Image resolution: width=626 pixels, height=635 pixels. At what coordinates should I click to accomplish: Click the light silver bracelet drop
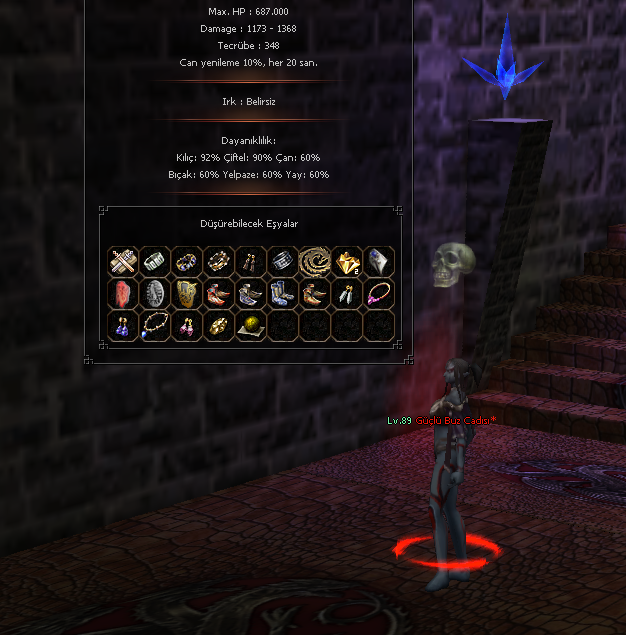[154, 261]
